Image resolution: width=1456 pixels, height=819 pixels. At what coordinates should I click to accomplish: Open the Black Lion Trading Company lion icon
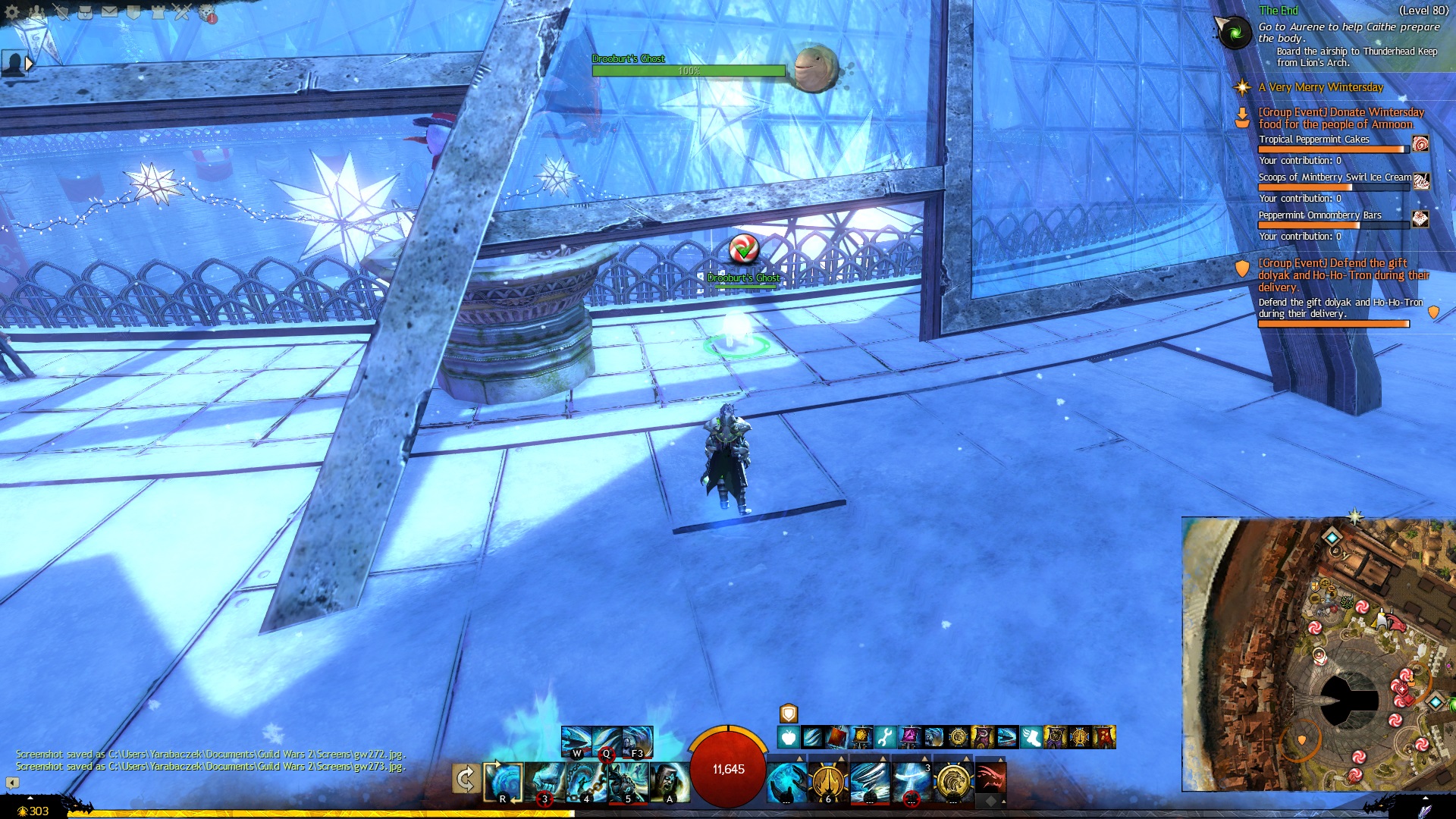(207, 13)
